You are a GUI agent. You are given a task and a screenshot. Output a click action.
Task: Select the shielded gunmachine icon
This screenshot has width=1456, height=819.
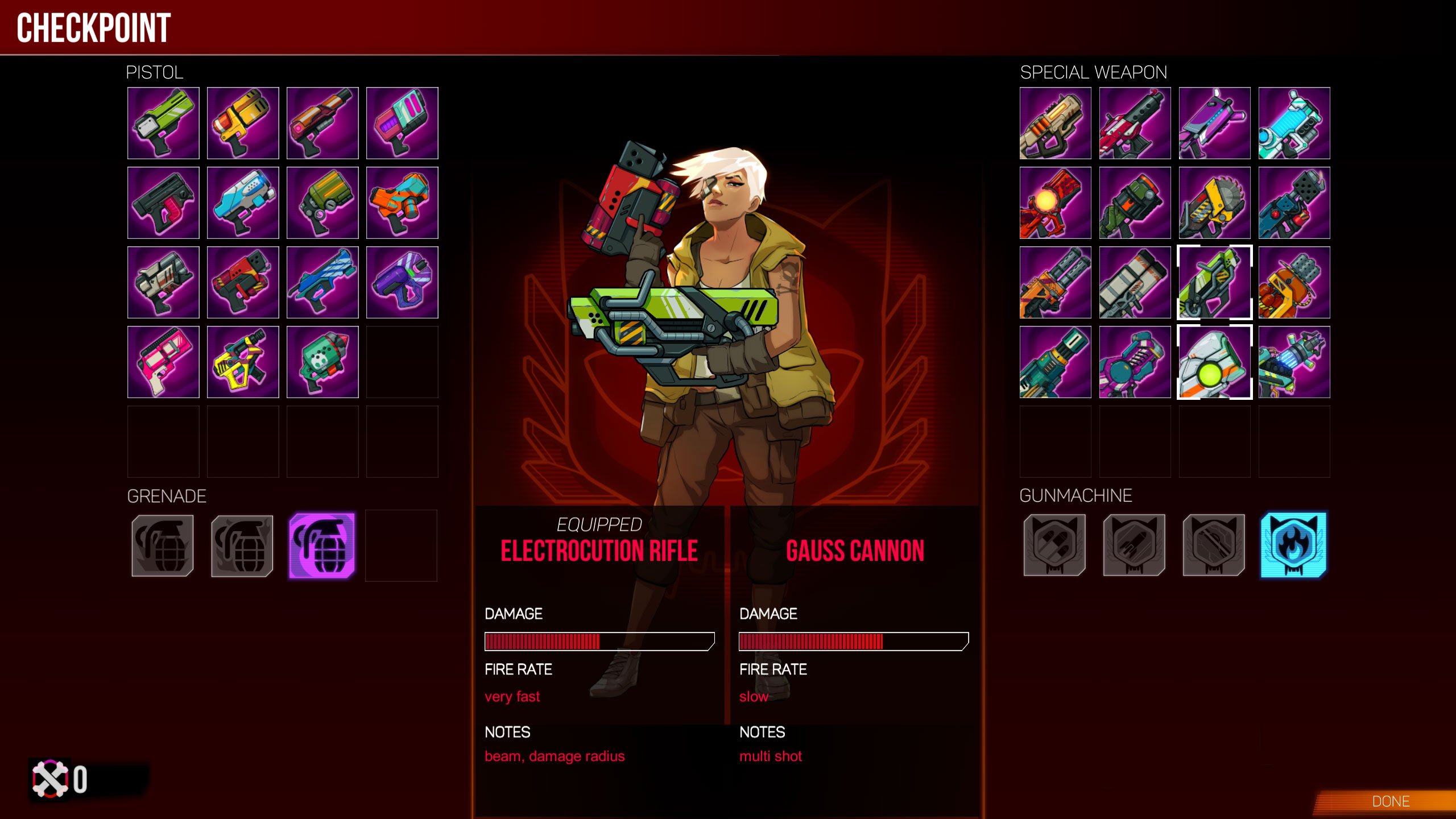[x=1214, y=545]
